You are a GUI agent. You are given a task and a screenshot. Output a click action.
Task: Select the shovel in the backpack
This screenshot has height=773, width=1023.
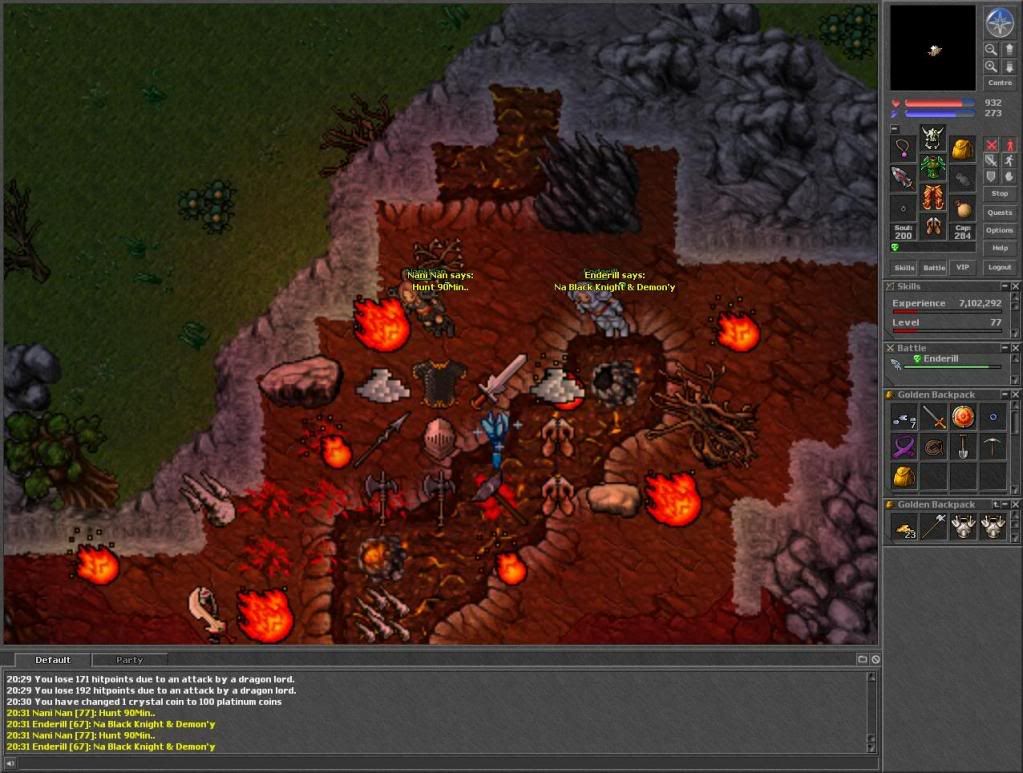[x=962, y=446]
